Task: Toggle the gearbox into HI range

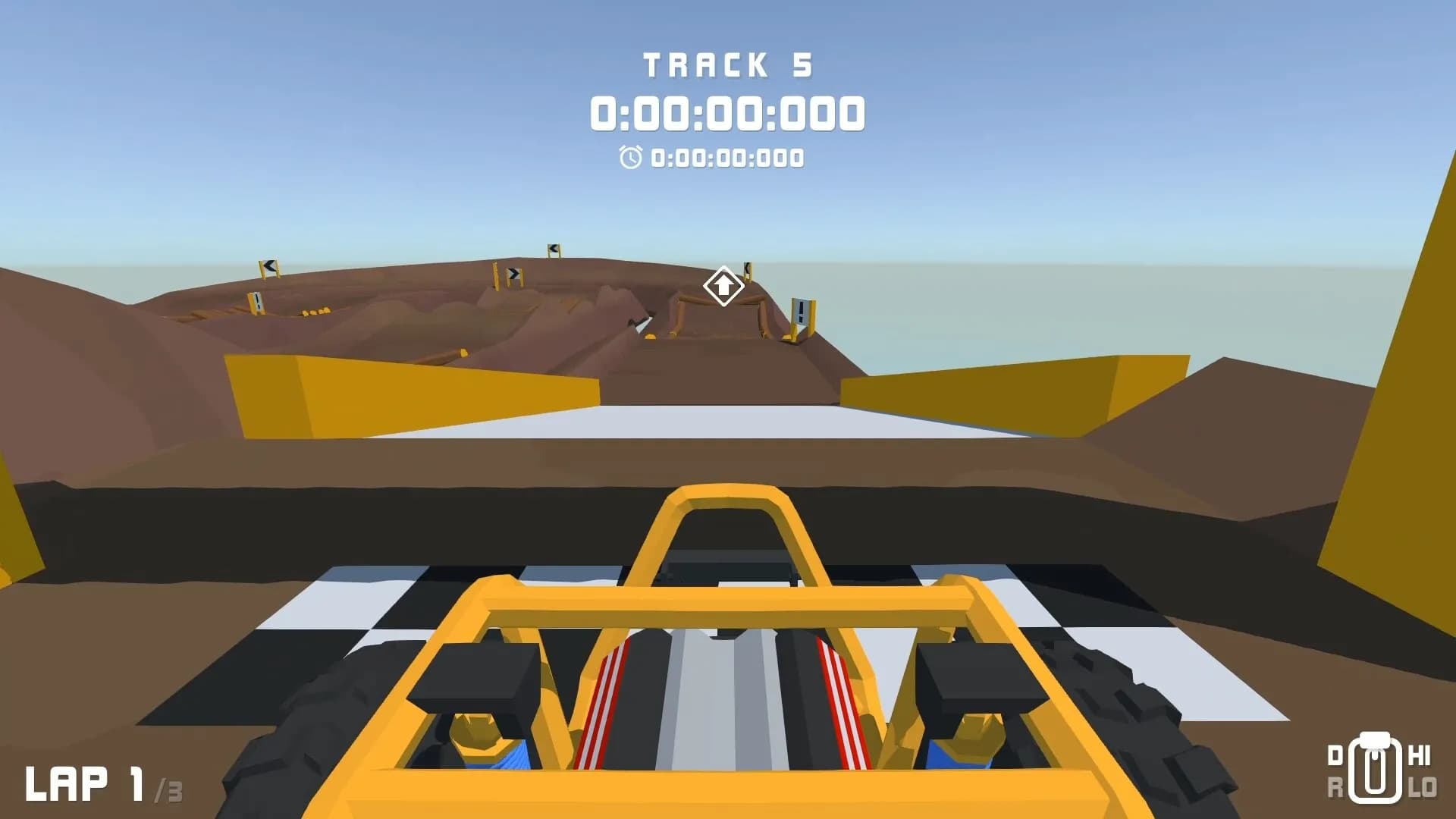Action: pyautogui.click(x=1420, y=755)
